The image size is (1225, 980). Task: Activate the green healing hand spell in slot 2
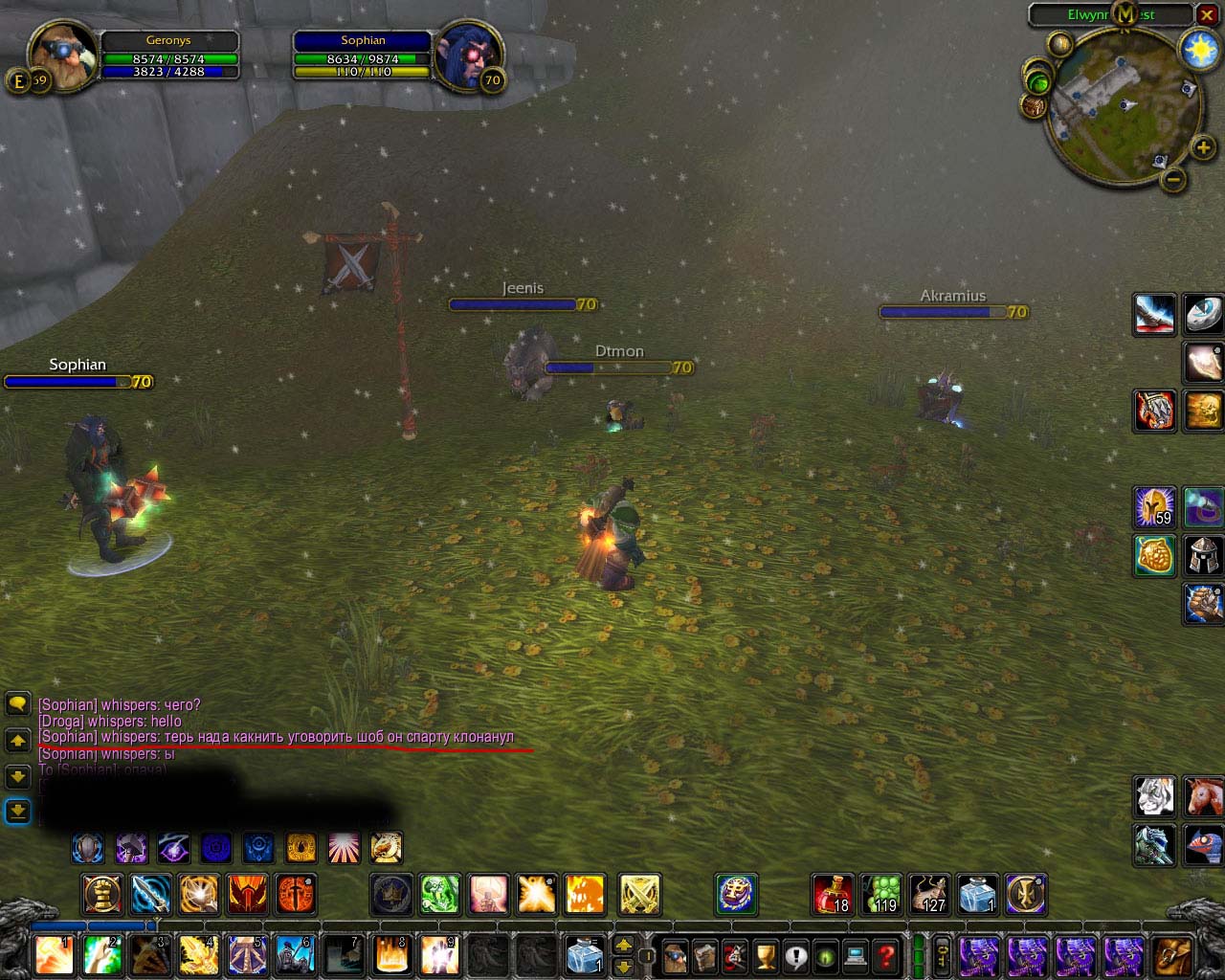(x=102, y=955)
